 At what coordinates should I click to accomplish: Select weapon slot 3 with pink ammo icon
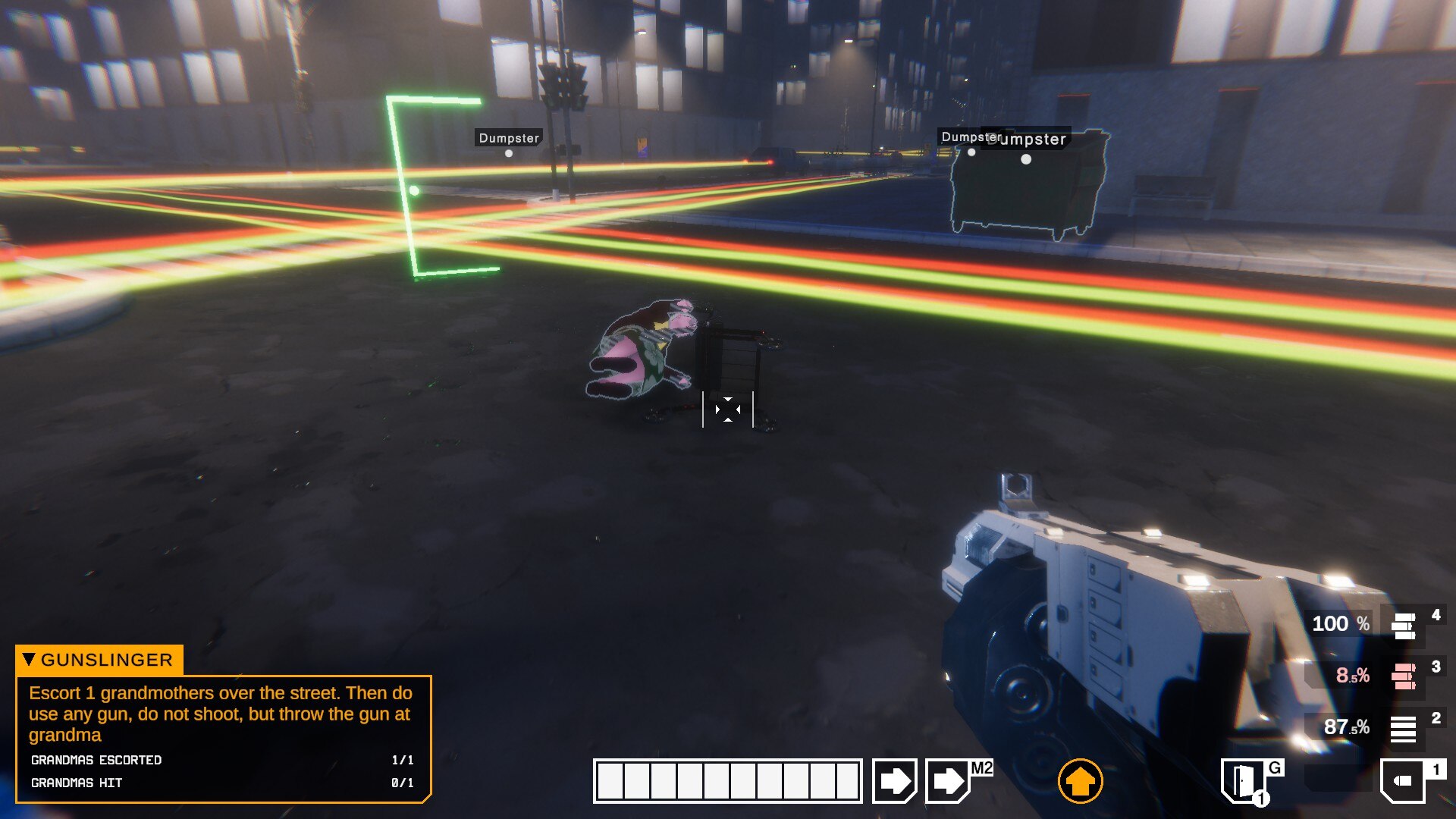1404,675
